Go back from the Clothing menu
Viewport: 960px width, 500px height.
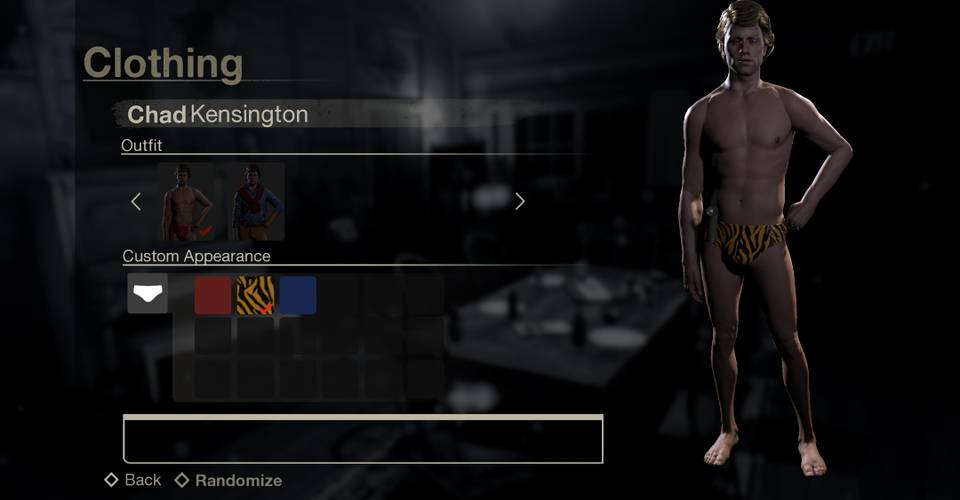pyautogui.click(x=133, y=480)
